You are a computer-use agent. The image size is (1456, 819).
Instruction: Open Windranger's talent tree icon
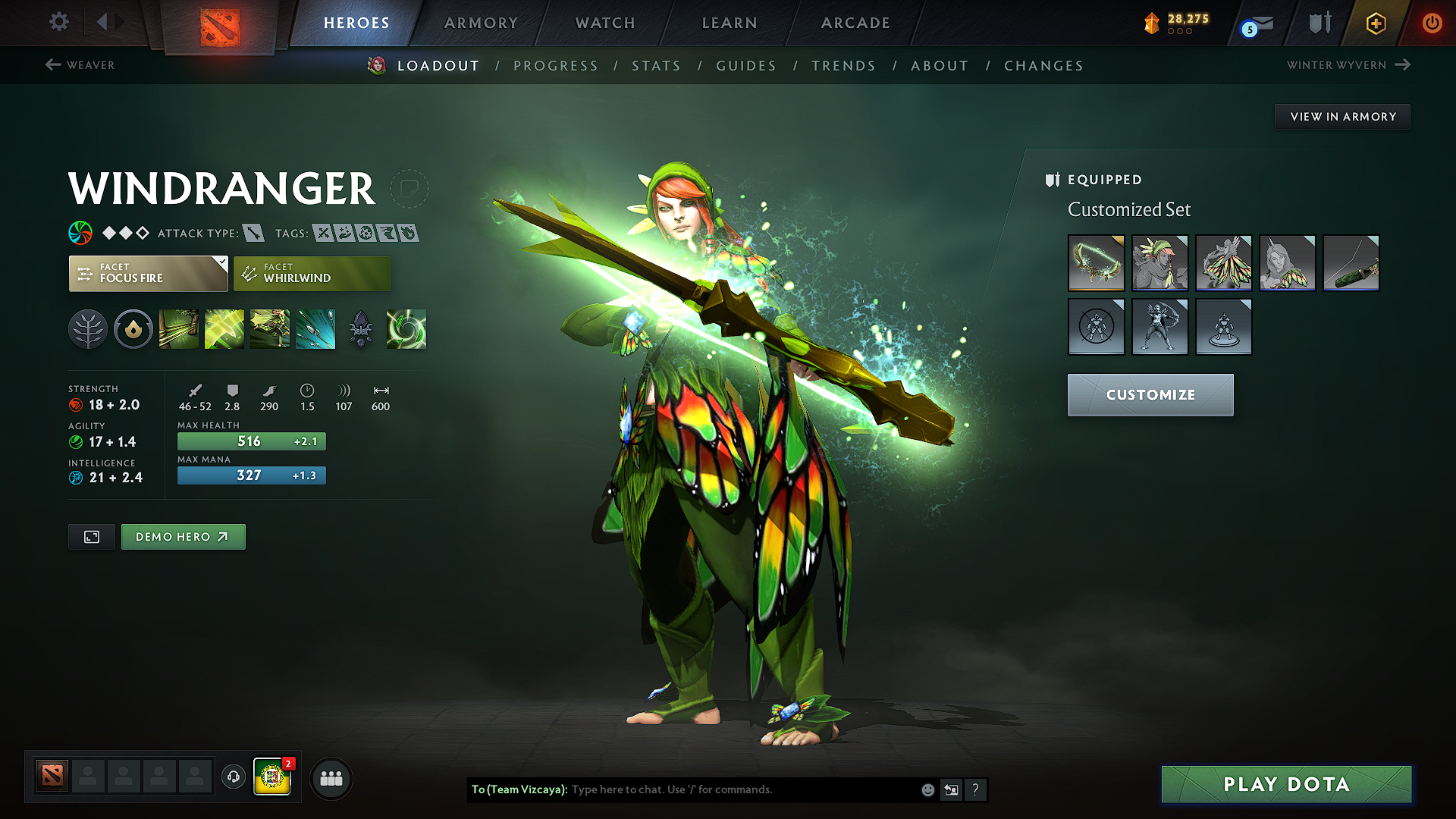(x=87, y=329)
